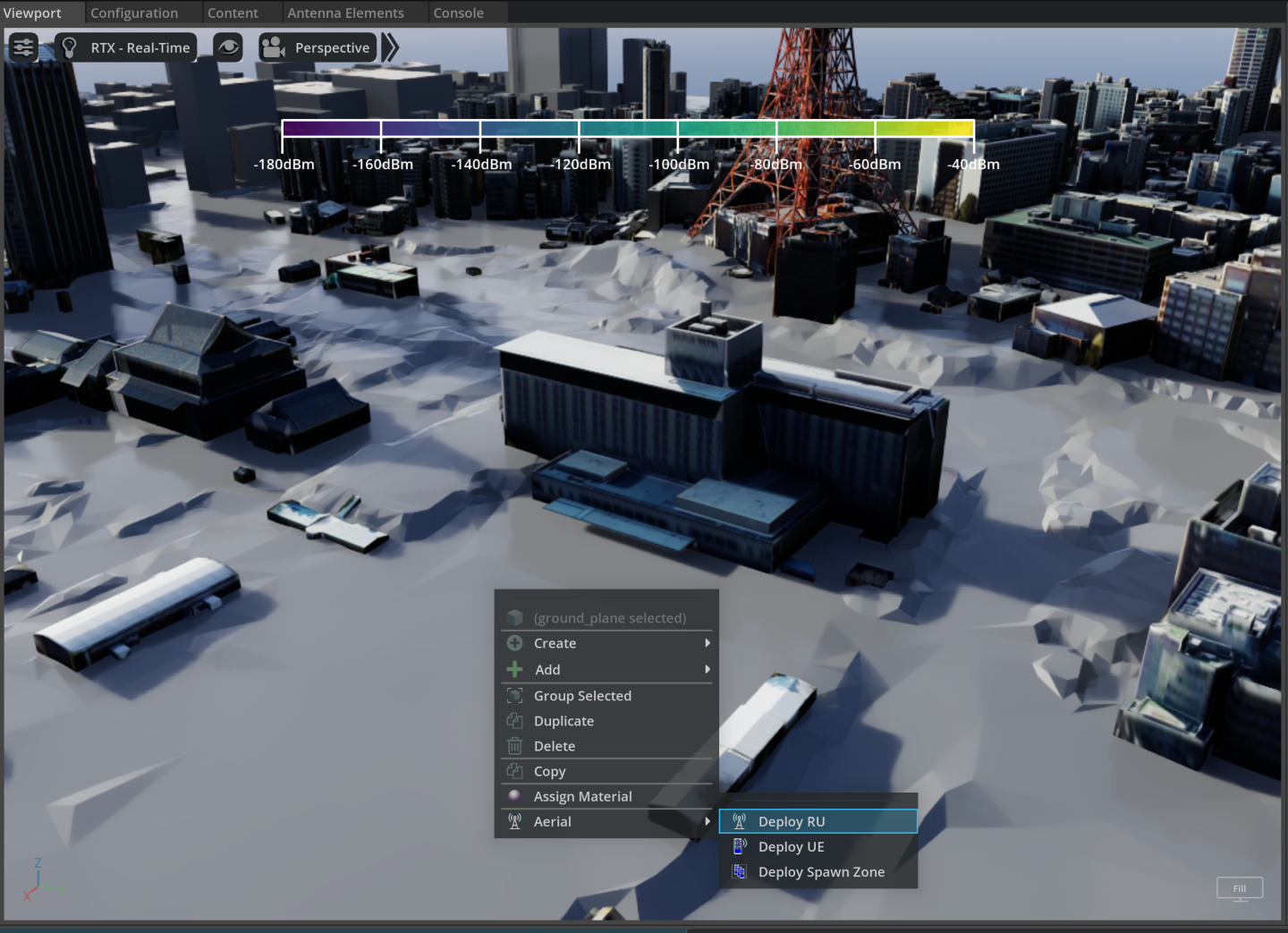Screen dimensions: 1288x933
Task: Show the Console tab
Action: click(458, 13)
